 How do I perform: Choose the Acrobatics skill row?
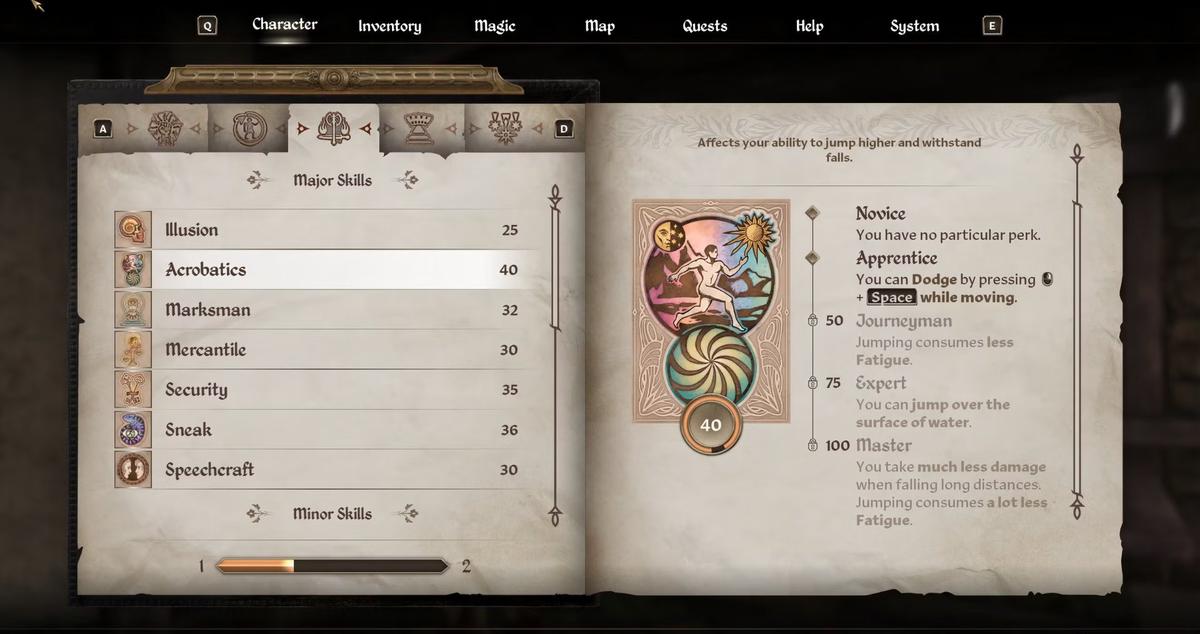click(x=330, y=270)
